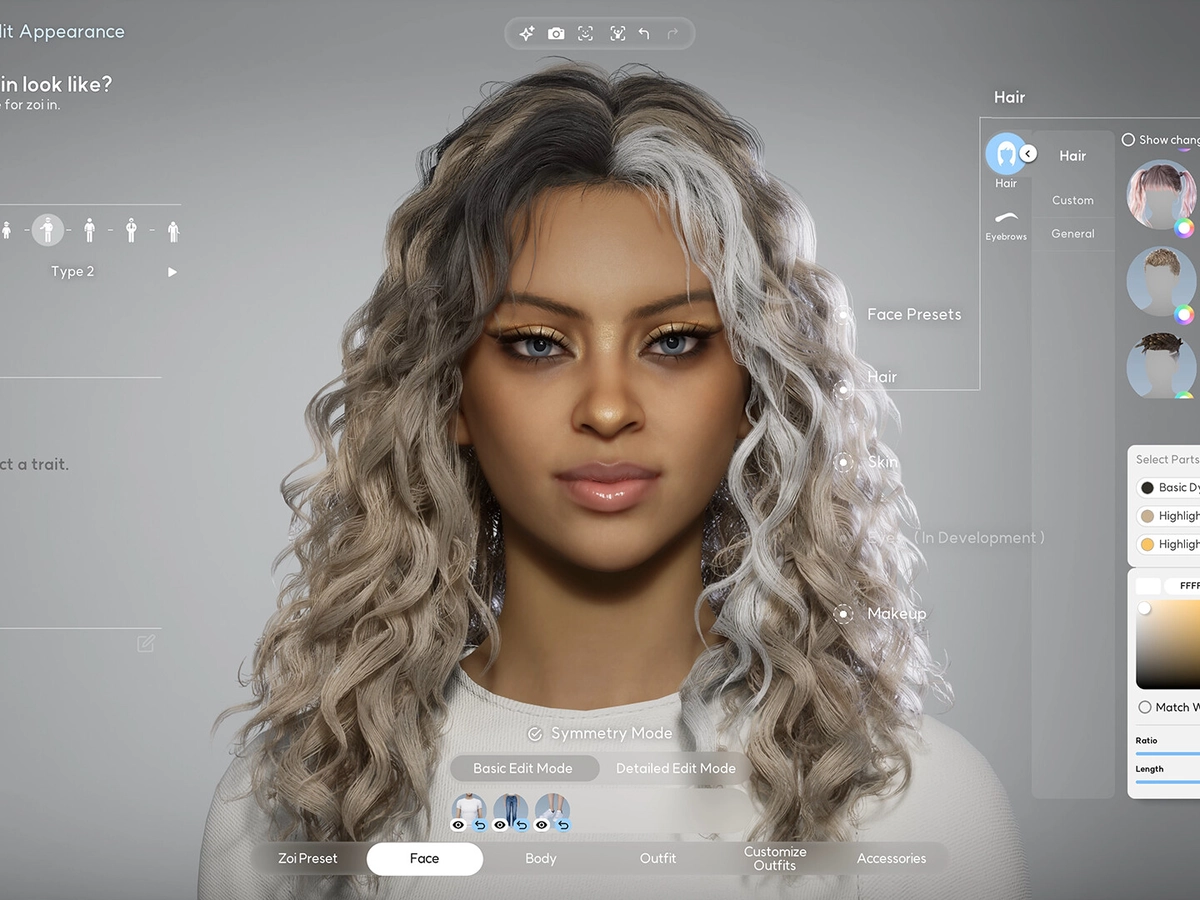Pick the short curly blond hairstyle
The height and width of the screenshot is (900, 1200).
(x=1161, y=279)
